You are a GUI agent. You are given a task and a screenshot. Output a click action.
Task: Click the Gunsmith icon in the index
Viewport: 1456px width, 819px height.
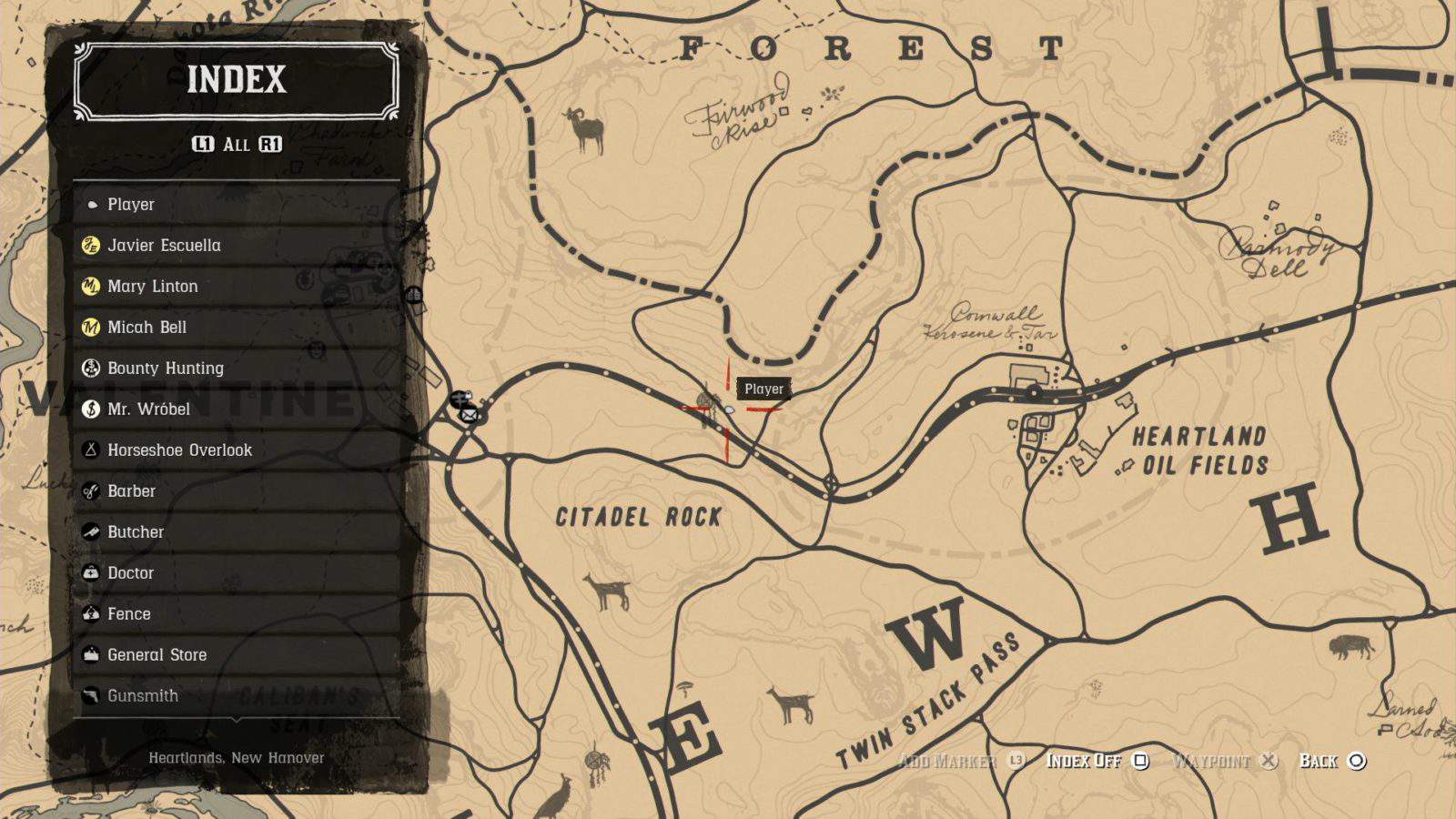coord(91,695)
